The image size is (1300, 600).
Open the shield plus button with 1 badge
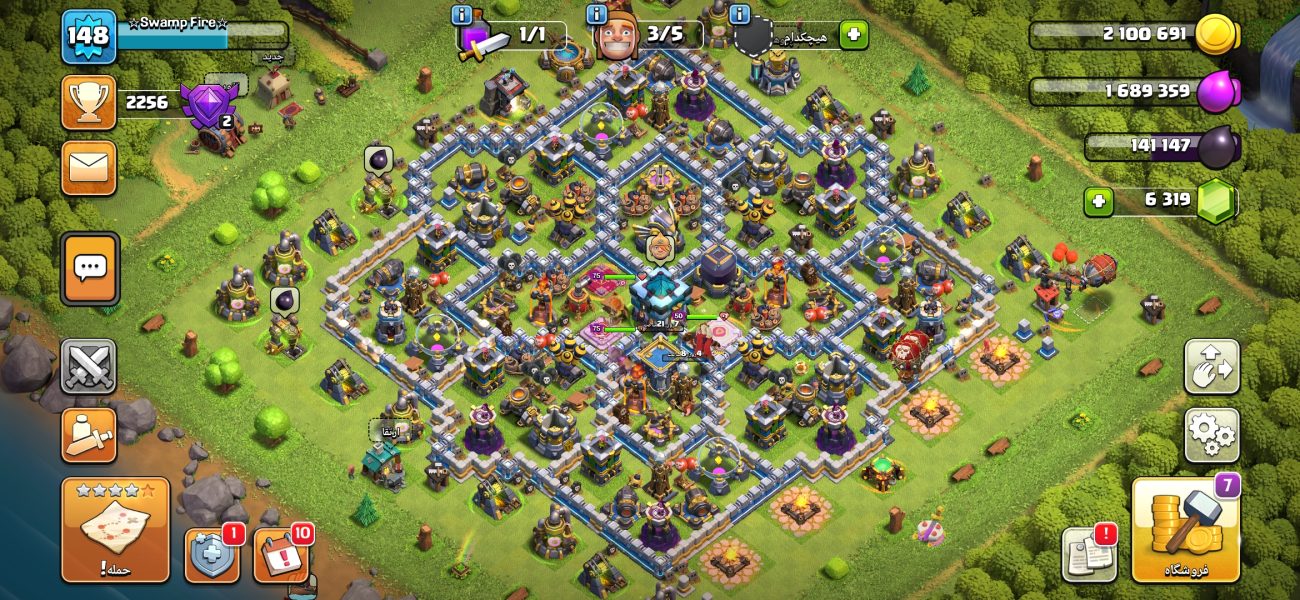point(212,555)
